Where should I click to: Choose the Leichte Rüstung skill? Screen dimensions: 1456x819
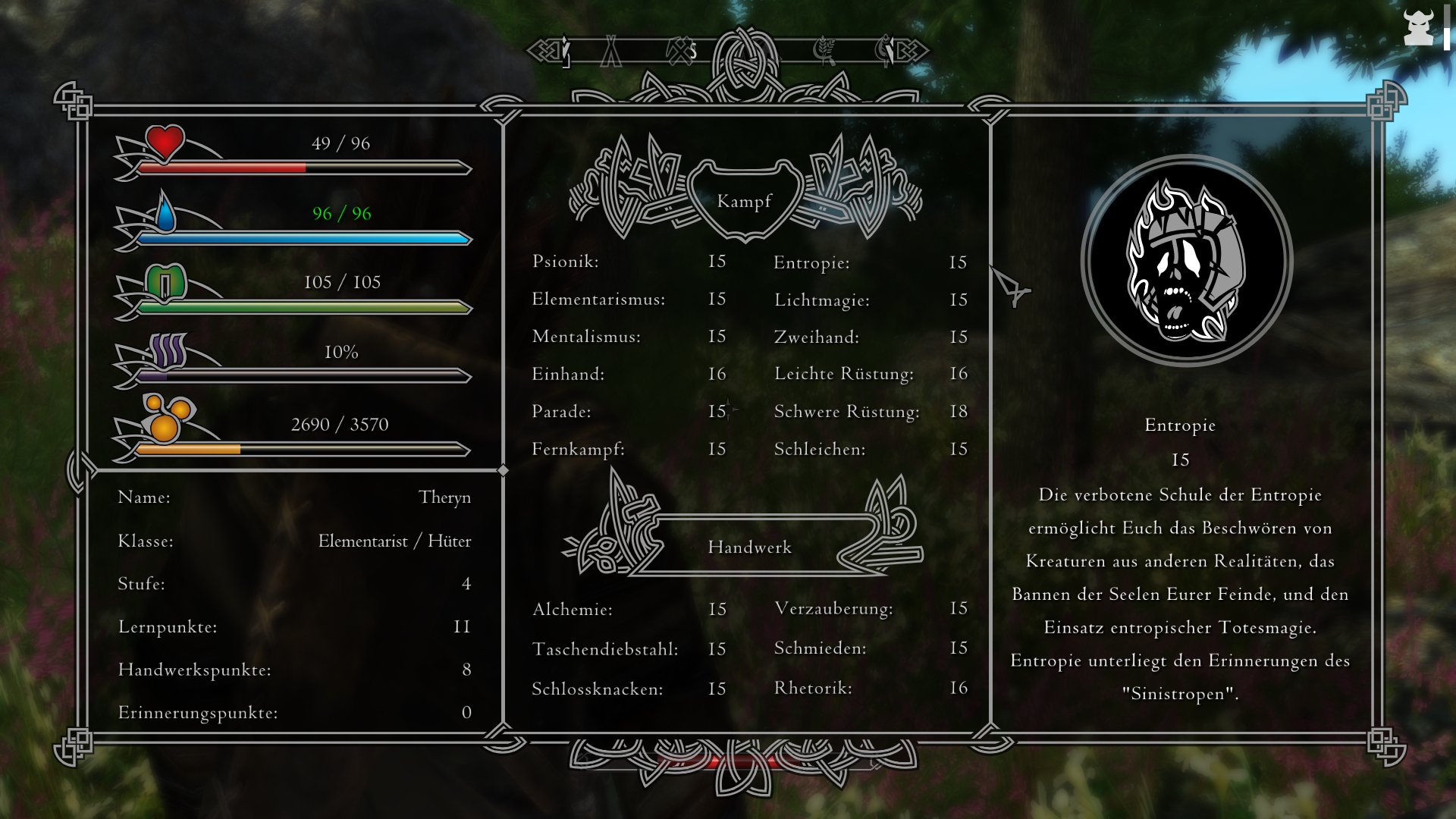click(x=844, y=374)
